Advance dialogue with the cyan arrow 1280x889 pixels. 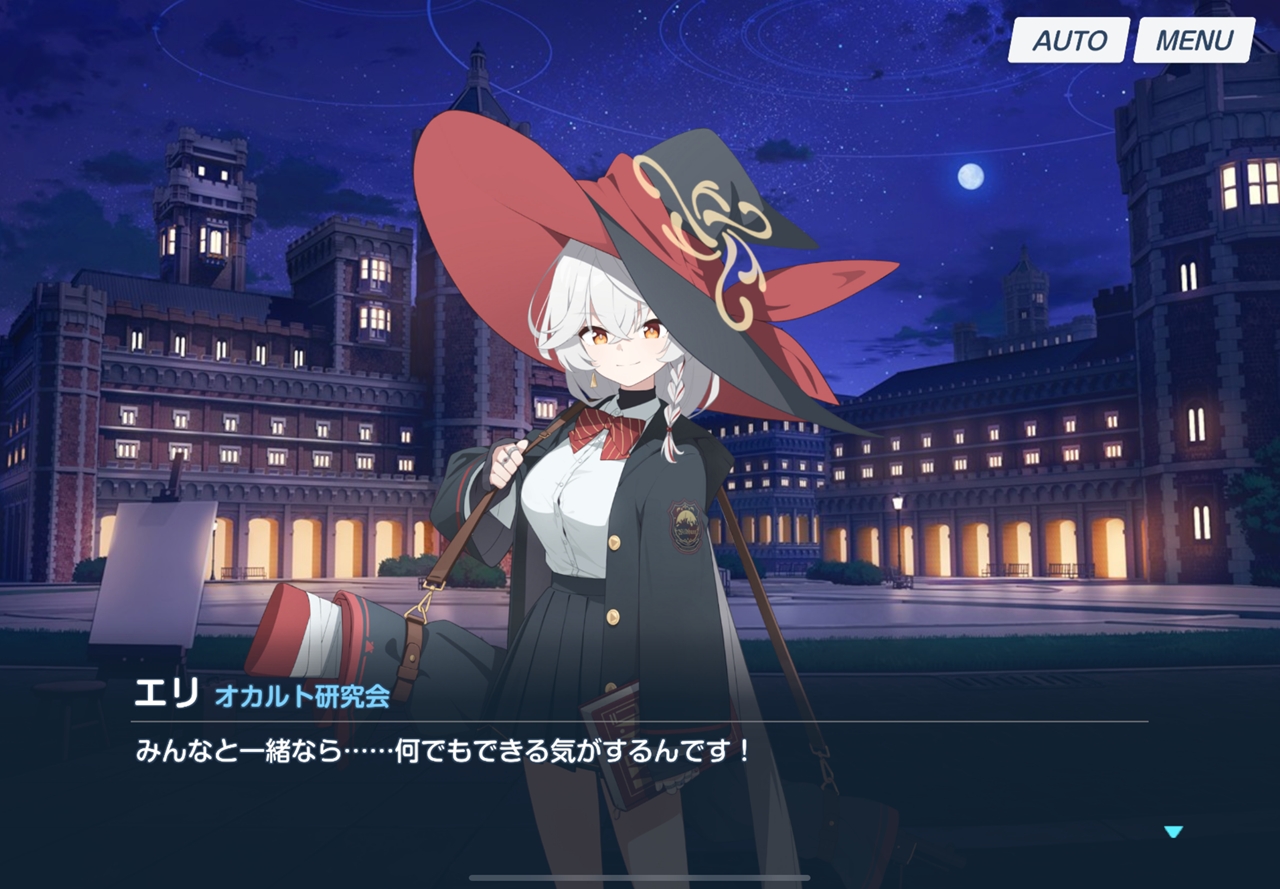[1173, 832]
